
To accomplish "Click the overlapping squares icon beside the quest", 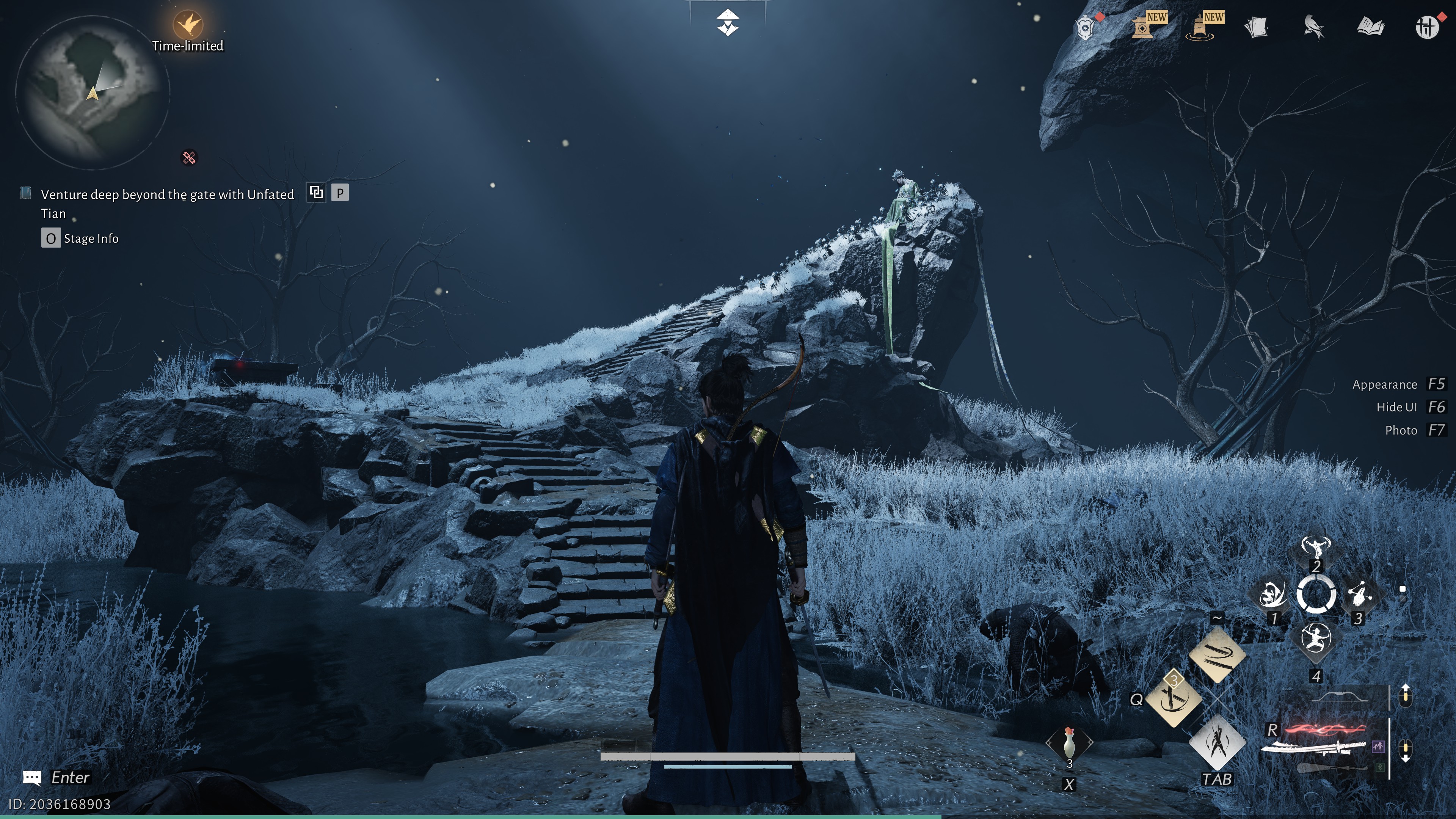I will click(316, 193).
